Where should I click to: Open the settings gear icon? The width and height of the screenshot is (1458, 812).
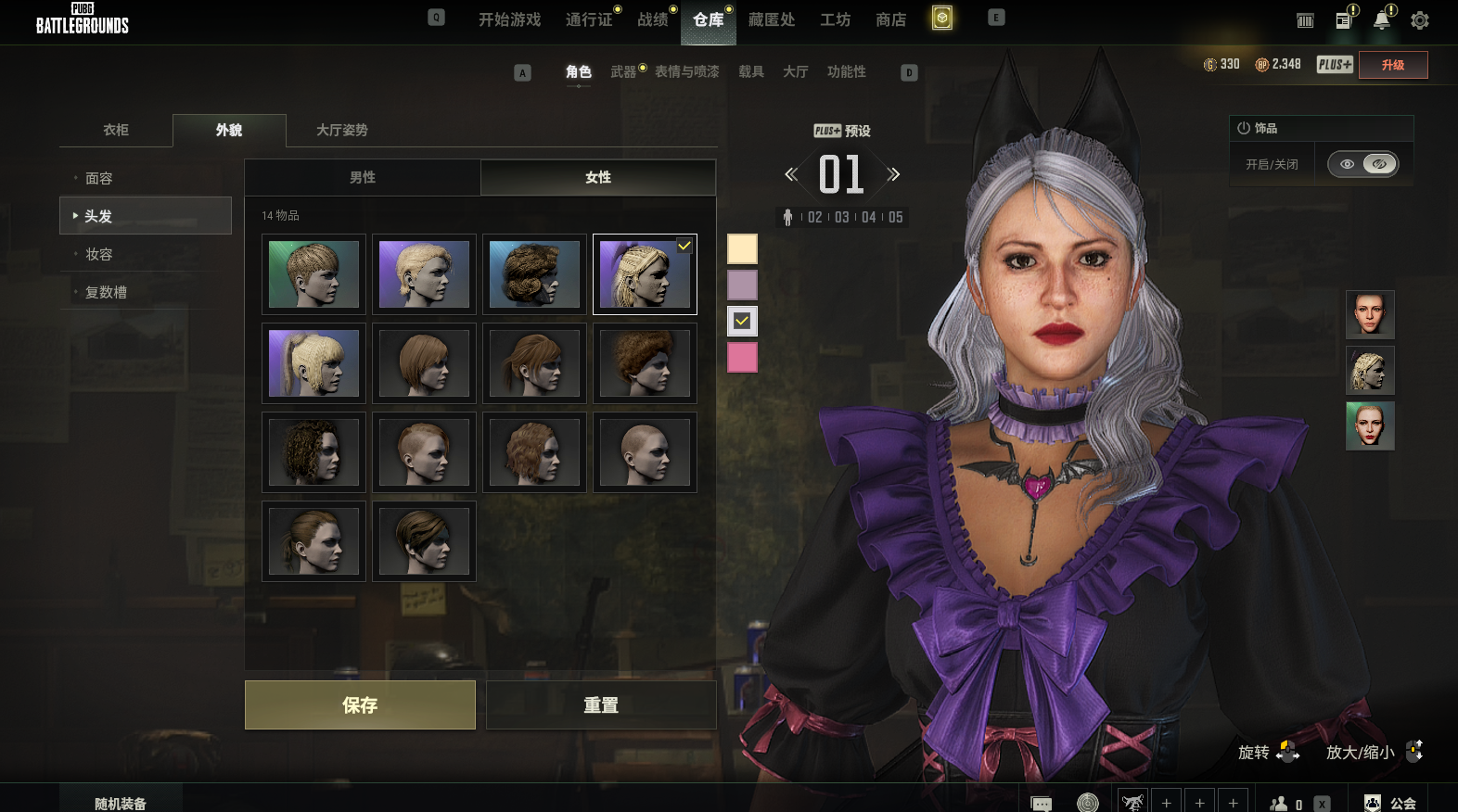tap(1419, 20)
